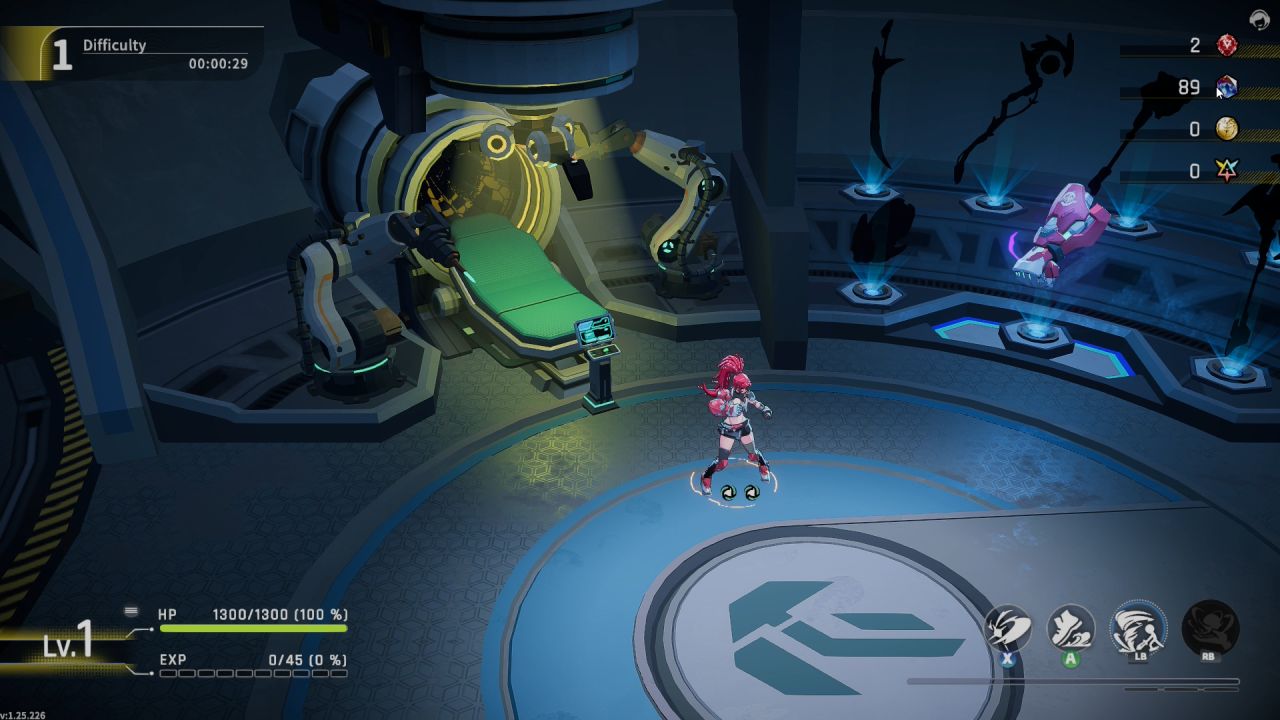Activate the slash attack skill icon

point(1007,629)
